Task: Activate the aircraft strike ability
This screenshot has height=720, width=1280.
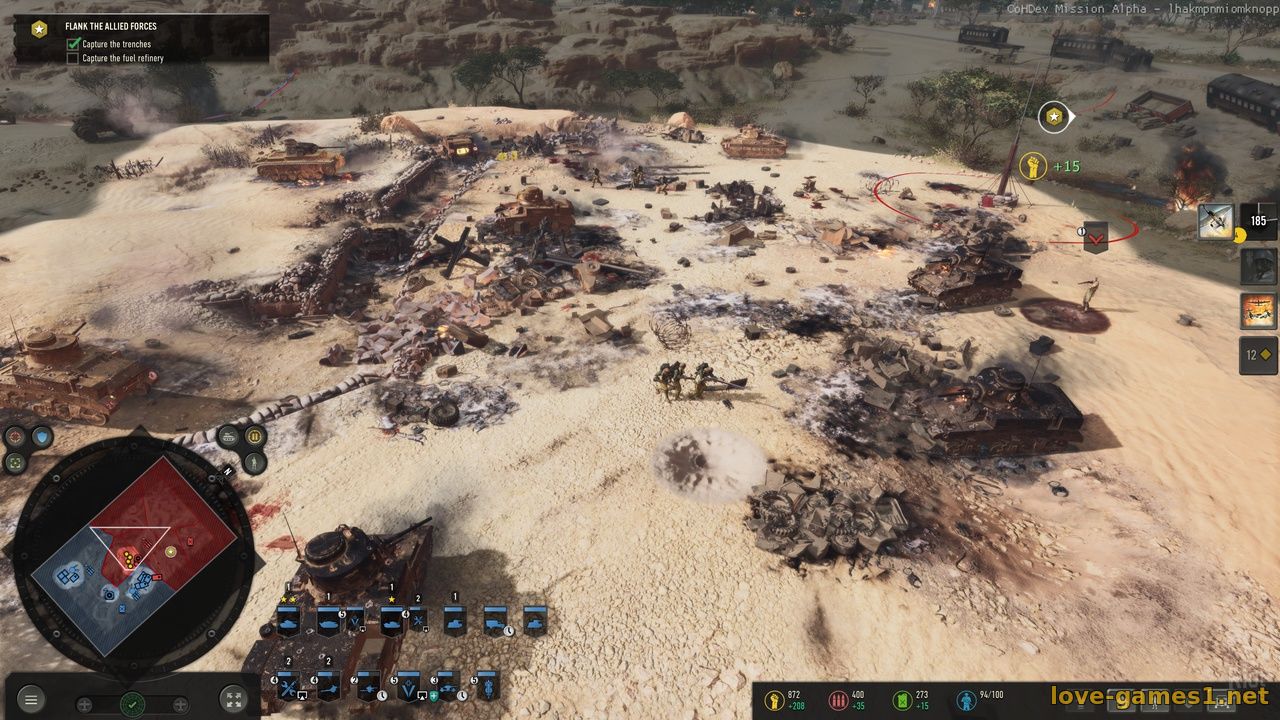Action: pyautogui.click(x=1216, y=221)
